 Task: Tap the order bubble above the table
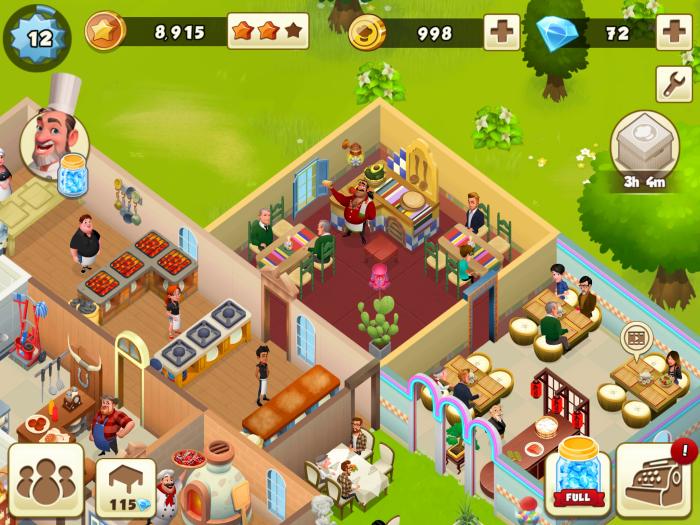[x=634, y=337]
